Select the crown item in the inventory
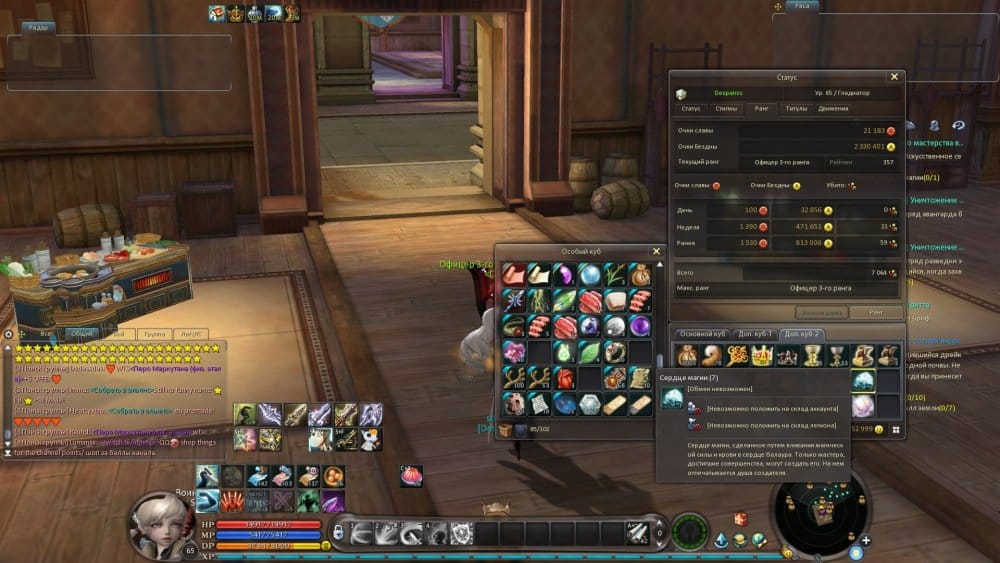The height and width of the screenshot is (563, 1000). [x=763, y=355]
